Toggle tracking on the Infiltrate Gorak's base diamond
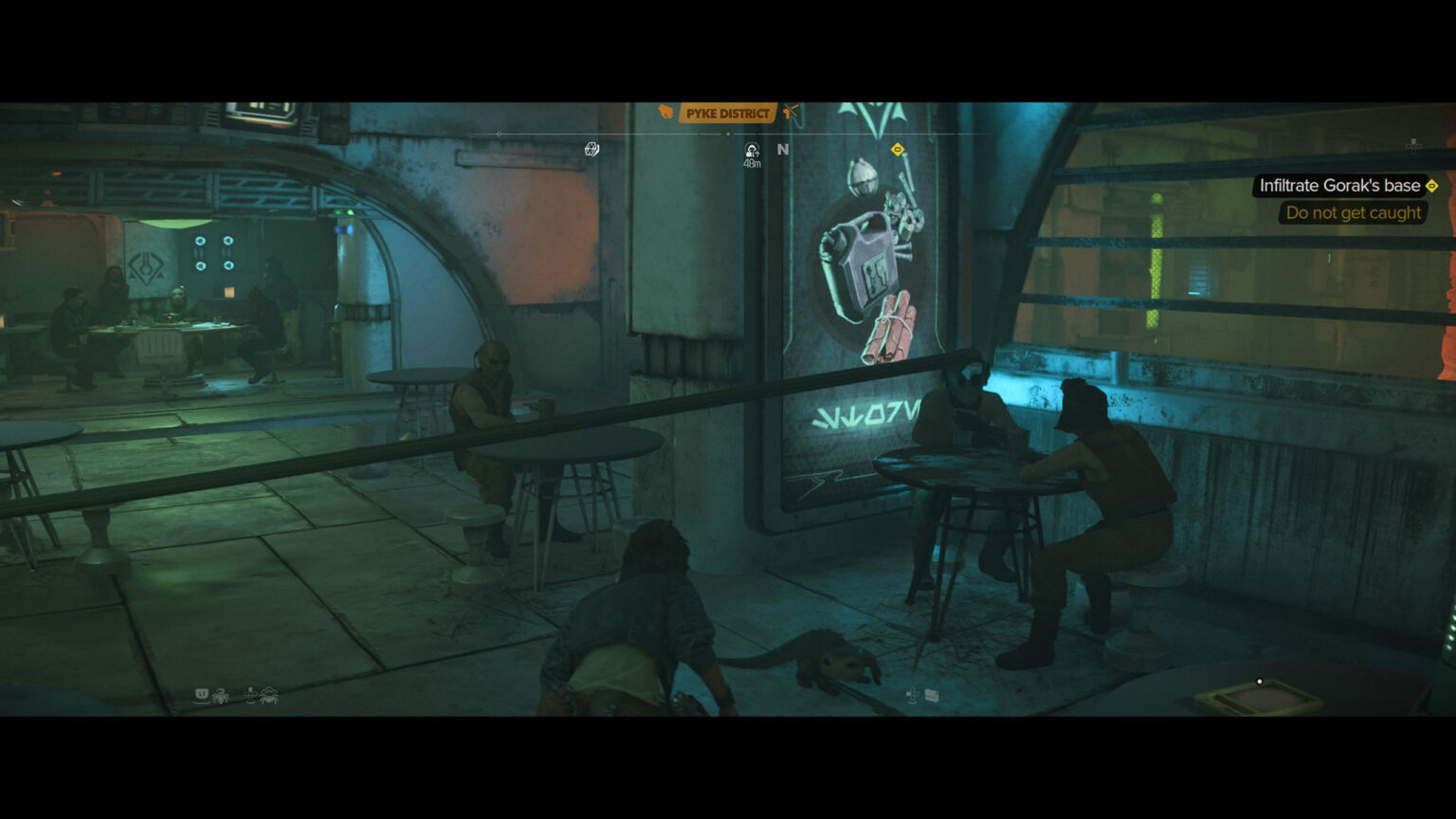 [x=1432, y=186]
